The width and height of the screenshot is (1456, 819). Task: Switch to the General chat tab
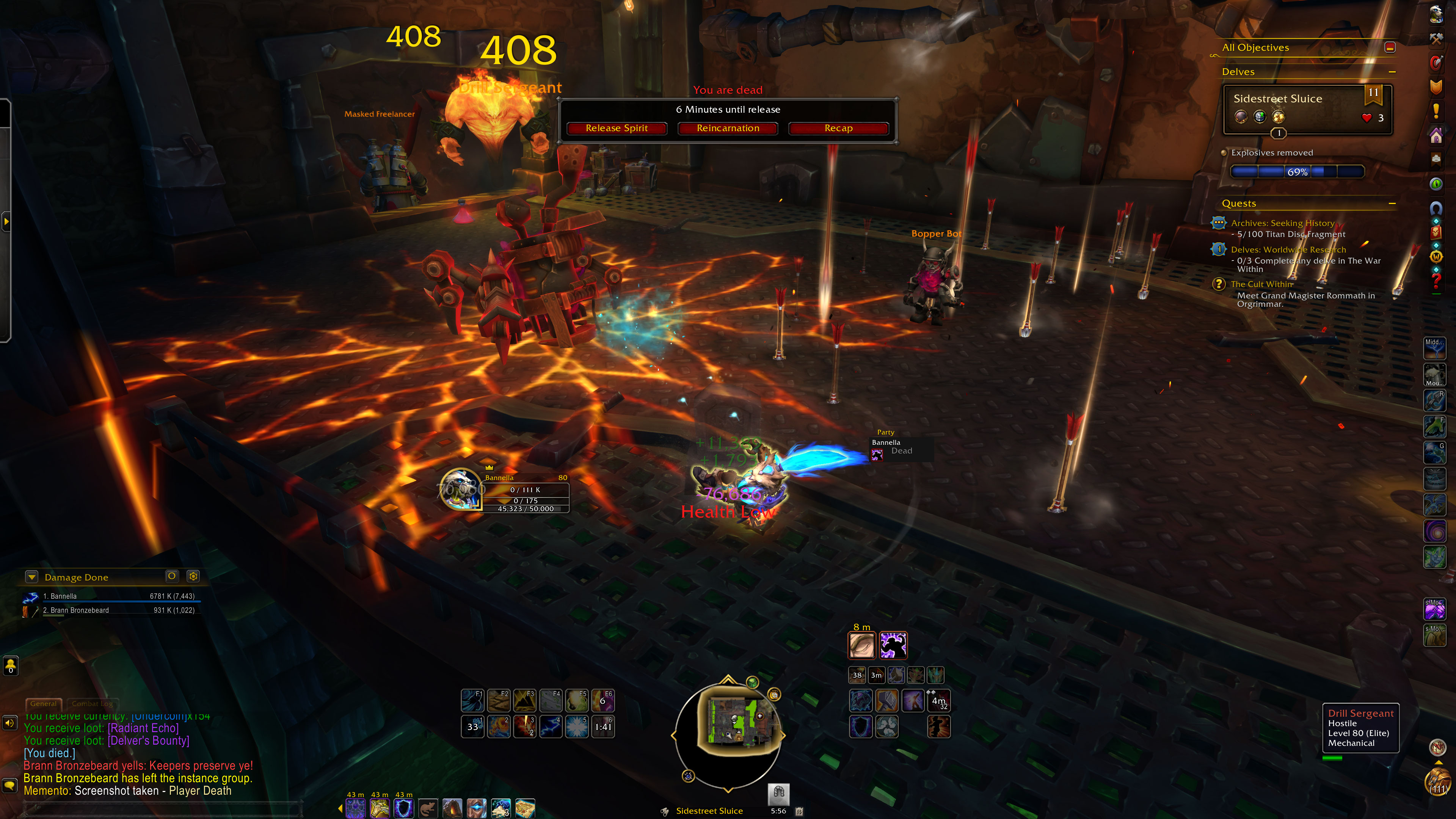click(44, 704)
